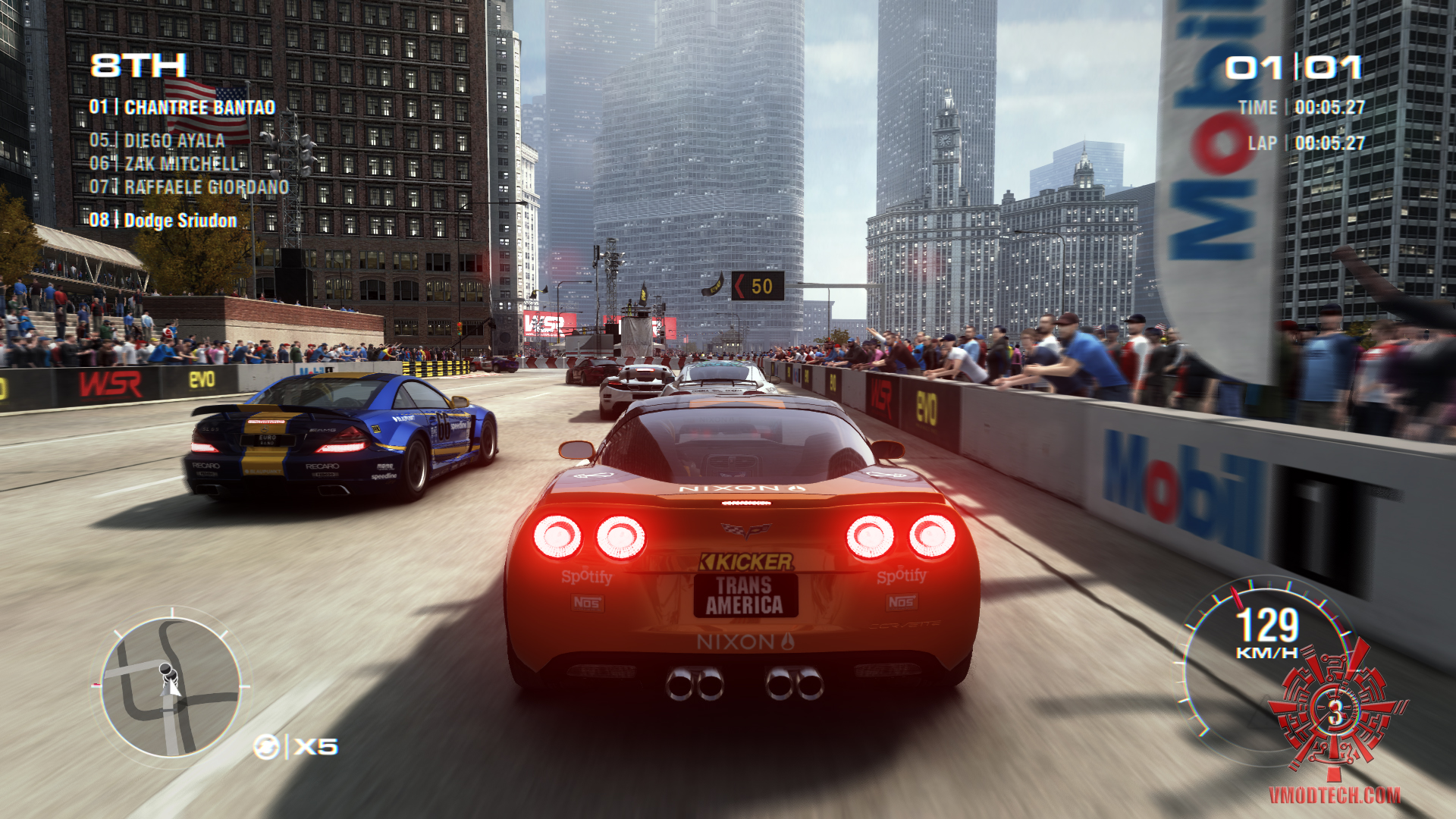This screenshot has width=1456, height=819.
Task: Select Chantree Bantao in the standings
Action: pos(182,108)
